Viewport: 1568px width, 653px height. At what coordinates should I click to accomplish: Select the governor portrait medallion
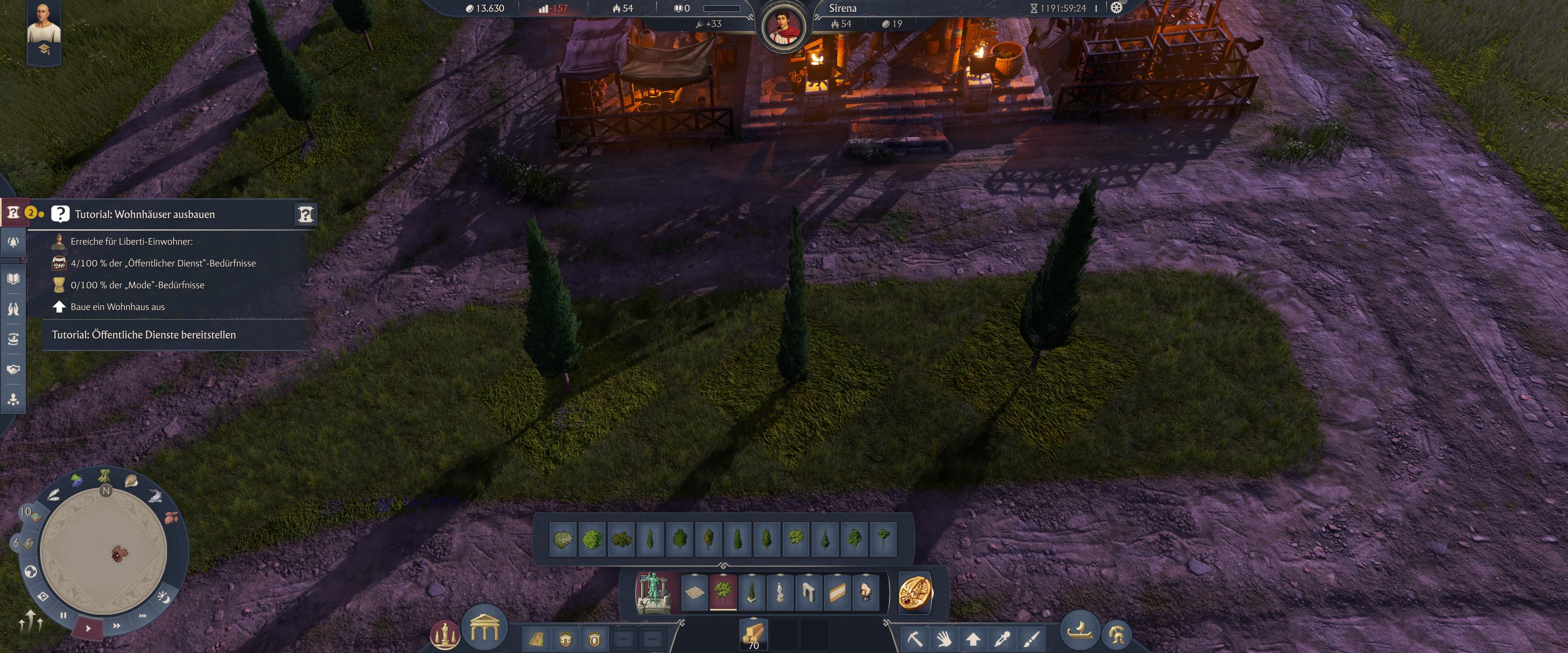coord(784,27)
